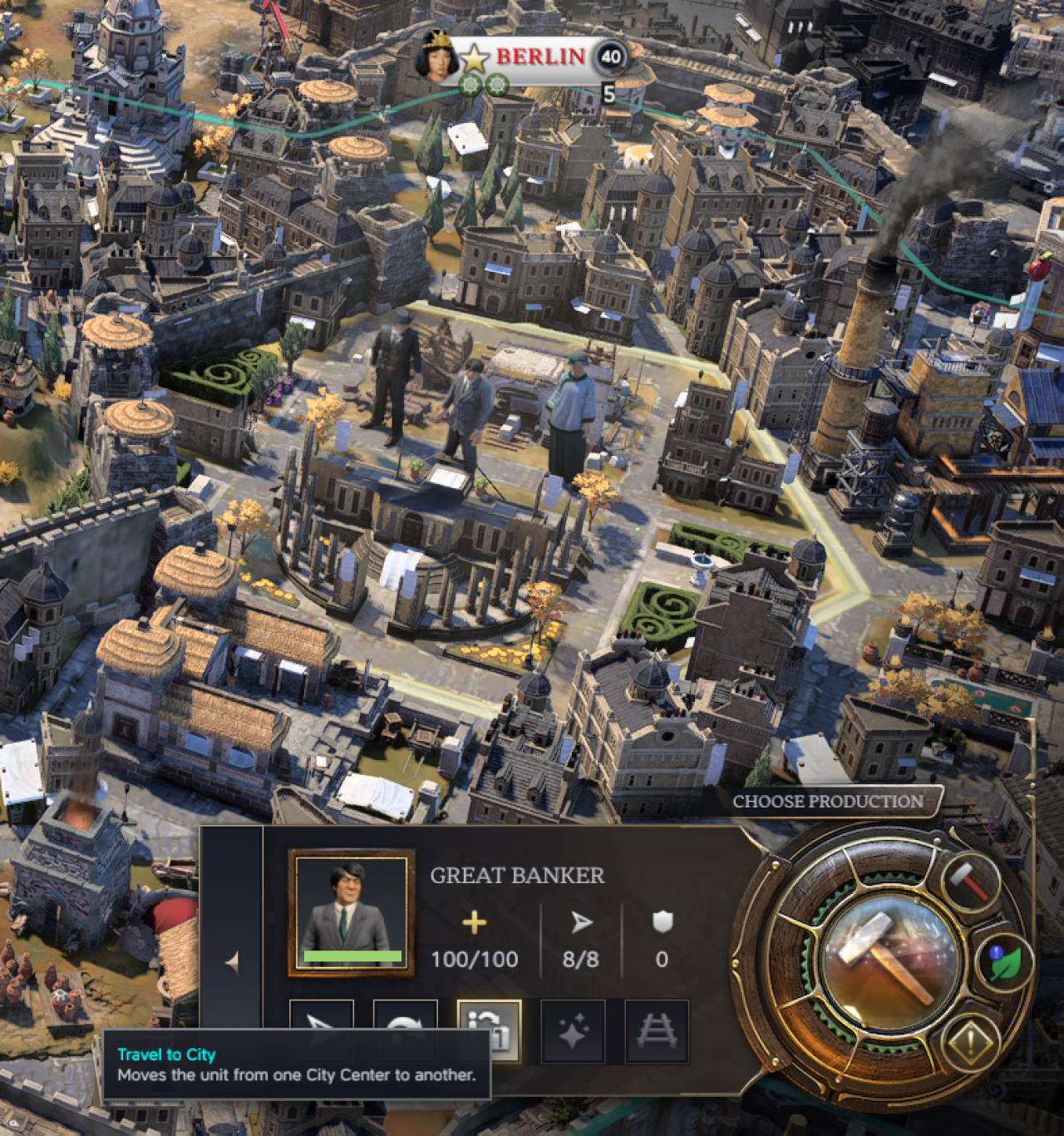The image size is (1064, 1136).
Task: Click the Great Banker portrait
Action: pos(351,912)
